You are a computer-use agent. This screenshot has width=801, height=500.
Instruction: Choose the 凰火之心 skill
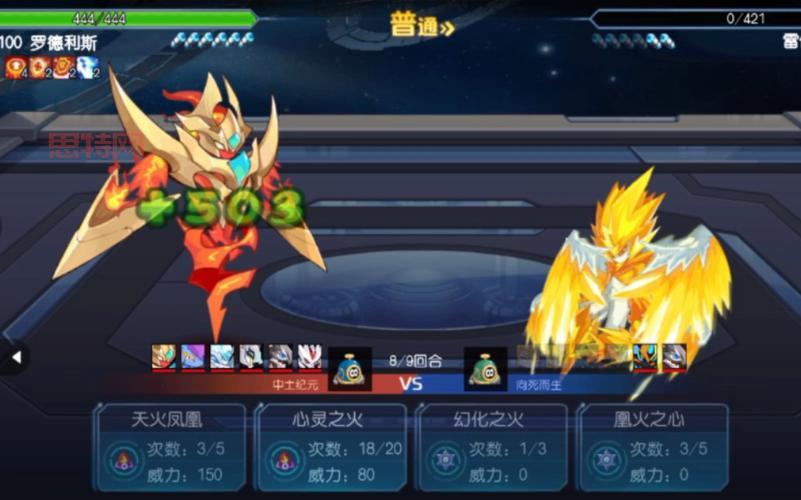[x=651, y=447]
